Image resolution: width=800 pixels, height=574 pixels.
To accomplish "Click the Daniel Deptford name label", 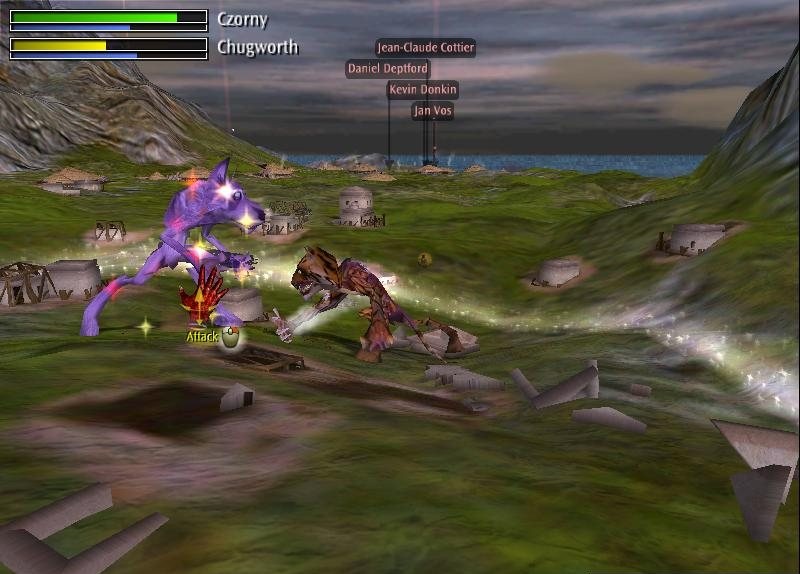I will point(388,69).
